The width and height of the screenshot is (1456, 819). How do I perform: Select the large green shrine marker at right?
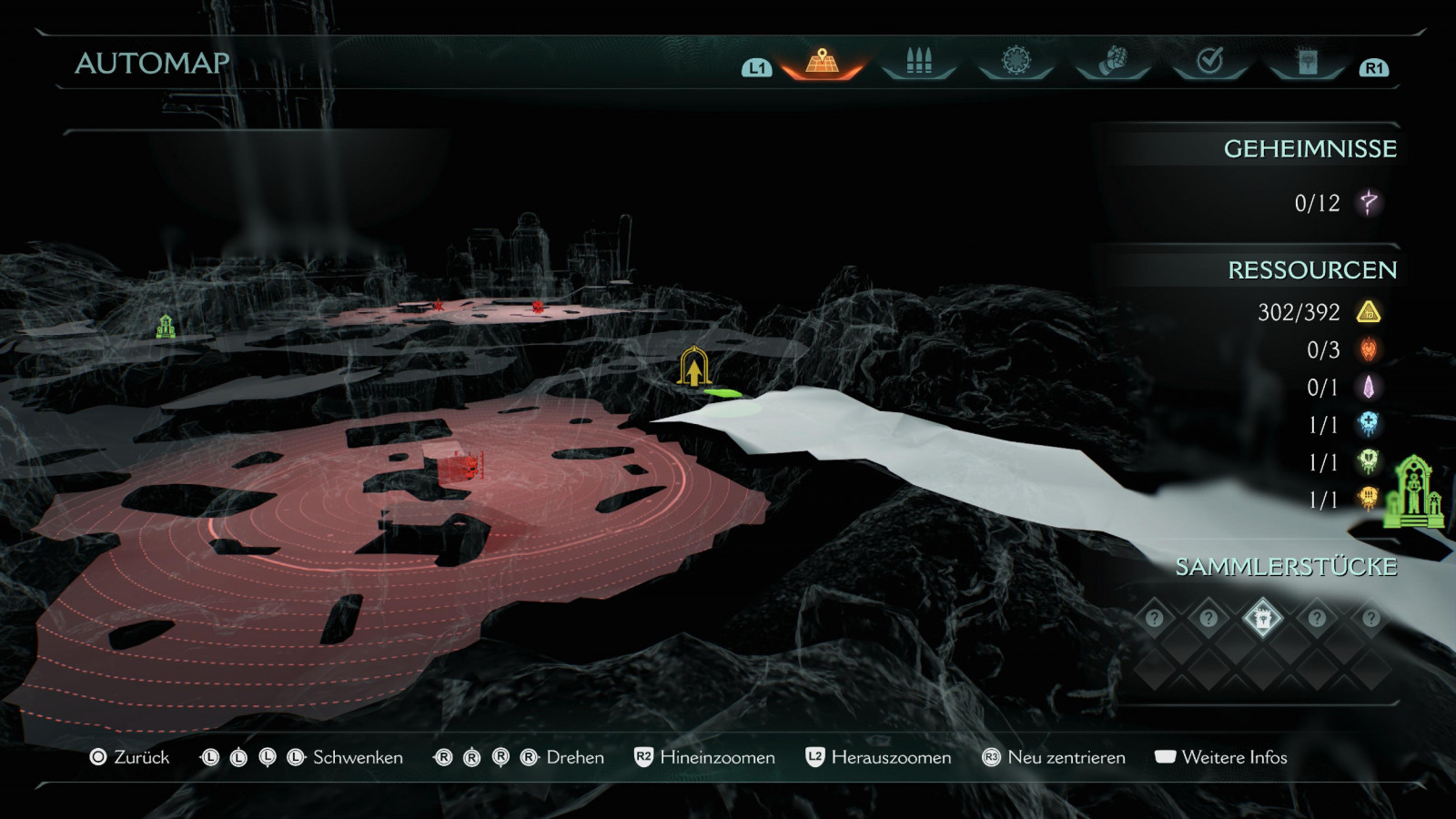click(x=1413, y=493)
